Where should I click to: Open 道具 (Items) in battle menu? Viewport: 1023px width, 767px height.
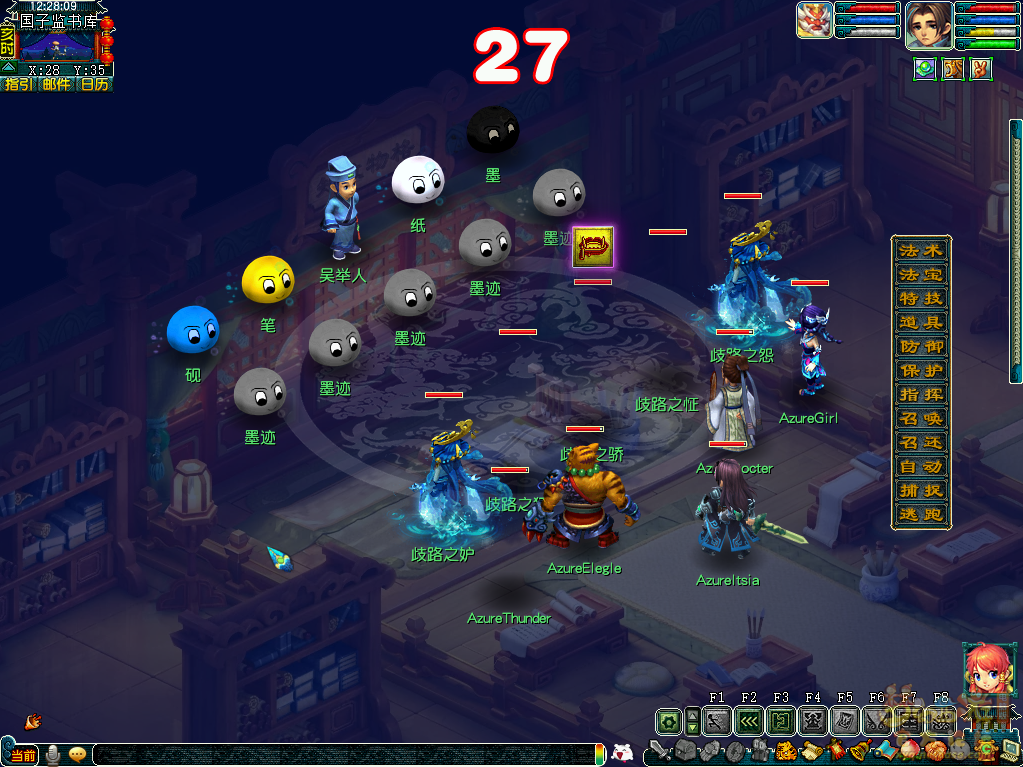(920, 323)
